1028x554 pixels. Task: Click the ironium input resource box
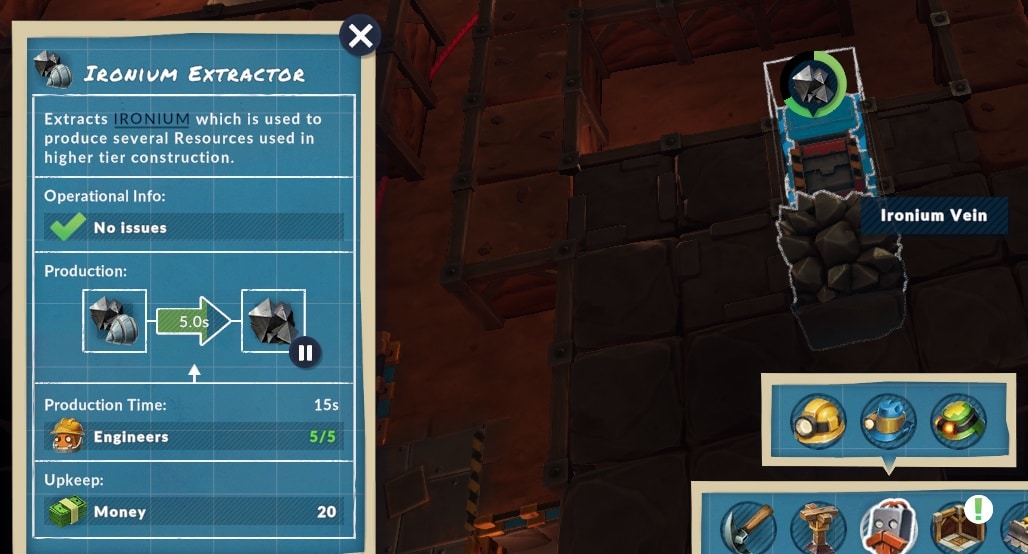click(114, 321)
